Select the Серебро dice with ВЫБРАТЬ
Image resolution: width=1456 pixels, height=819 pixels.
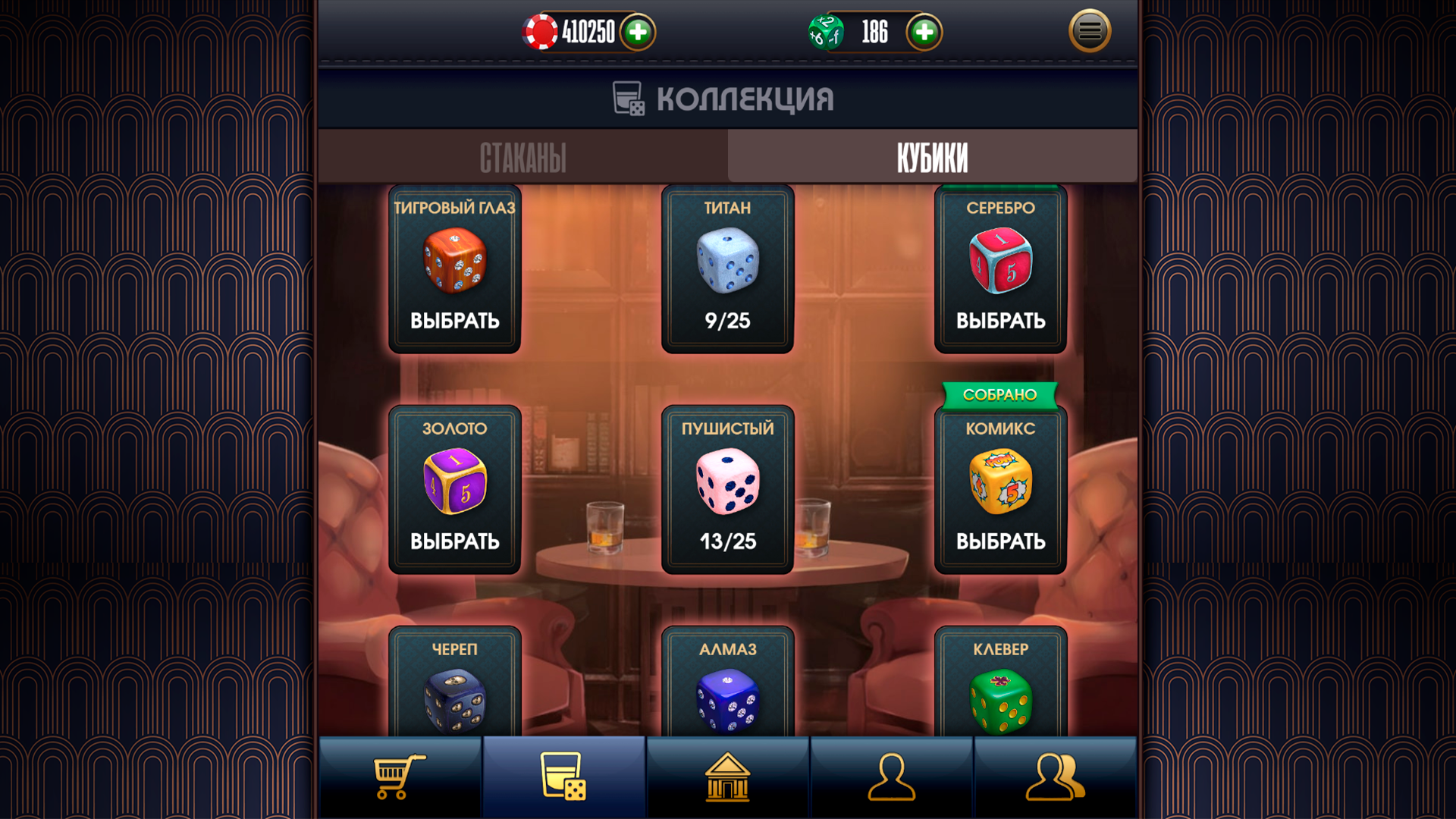(x=1000, y=320)
